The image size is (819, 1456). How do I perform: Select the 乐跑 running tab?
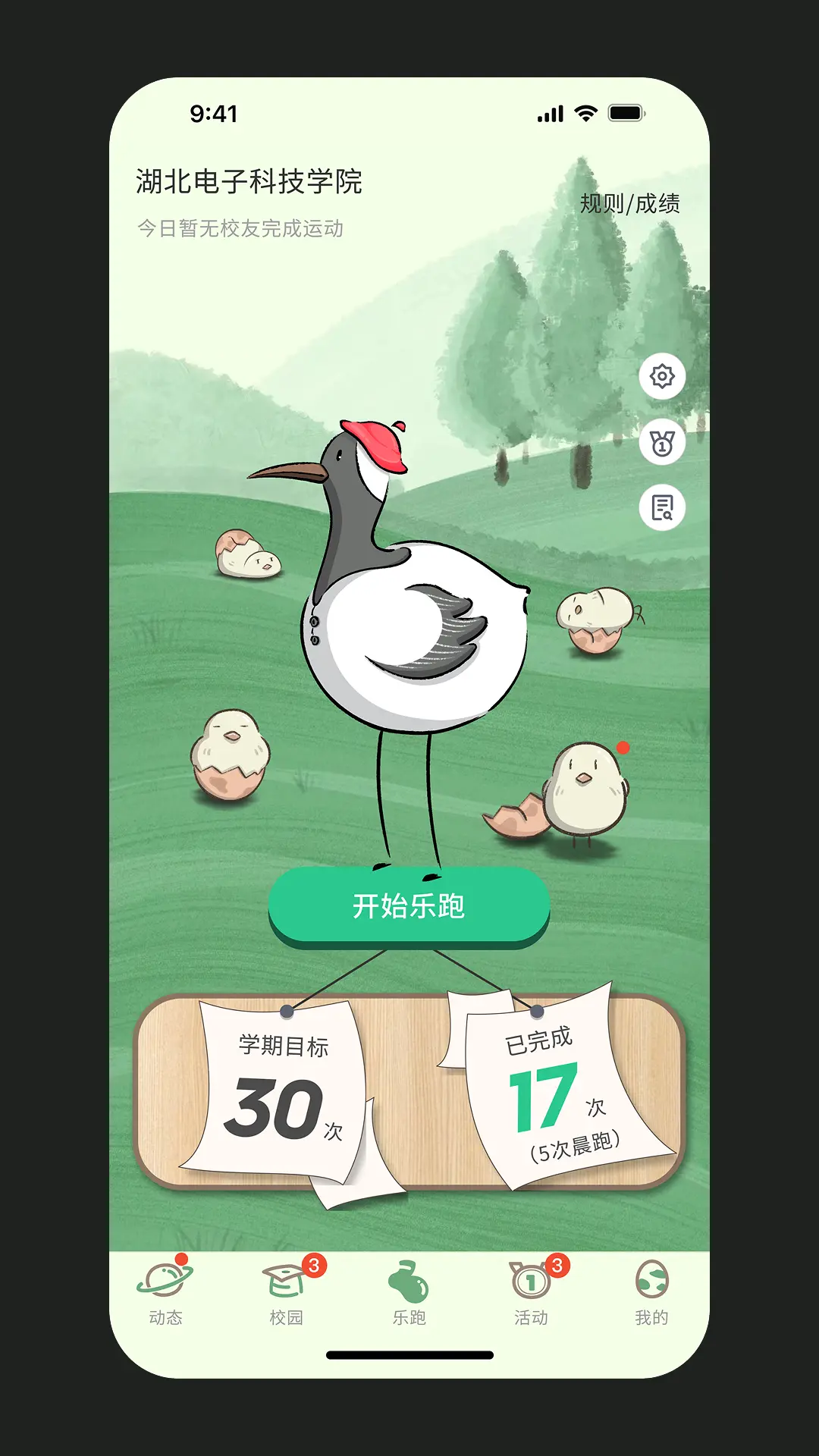click(409, 1293)
